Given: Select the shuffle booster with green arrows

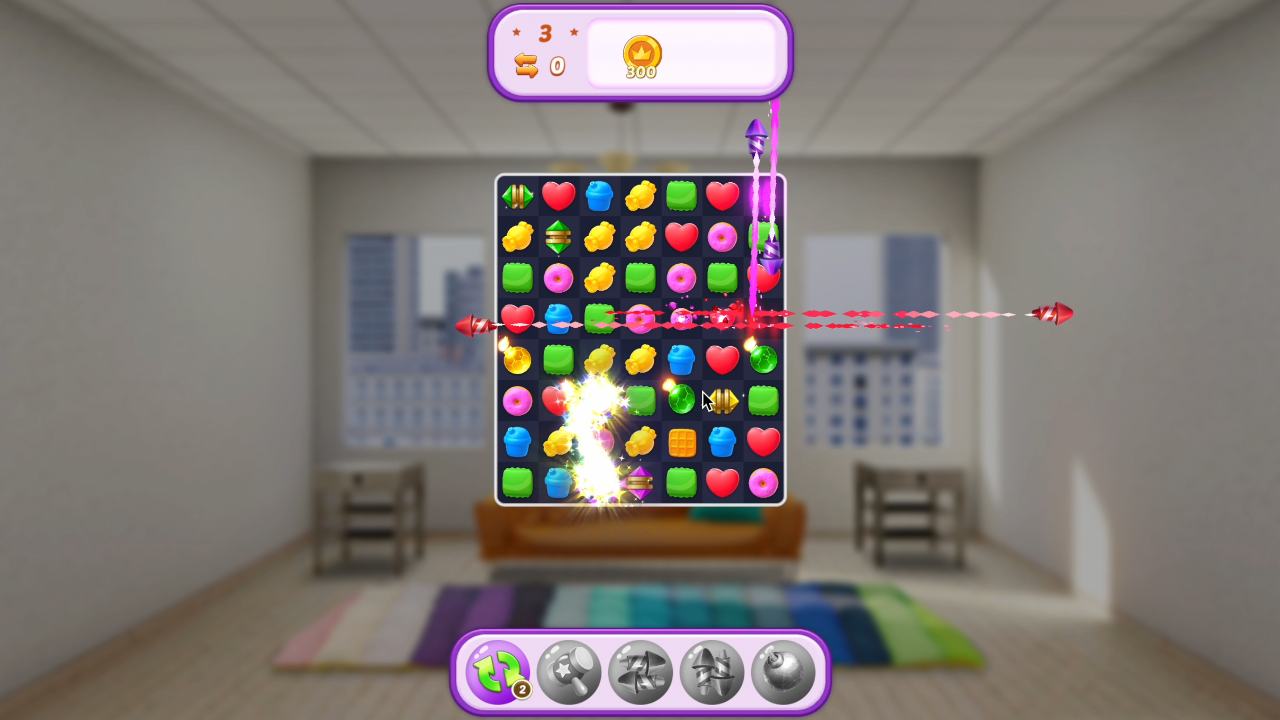Looking at the screenshot, I should click(497, 672).
